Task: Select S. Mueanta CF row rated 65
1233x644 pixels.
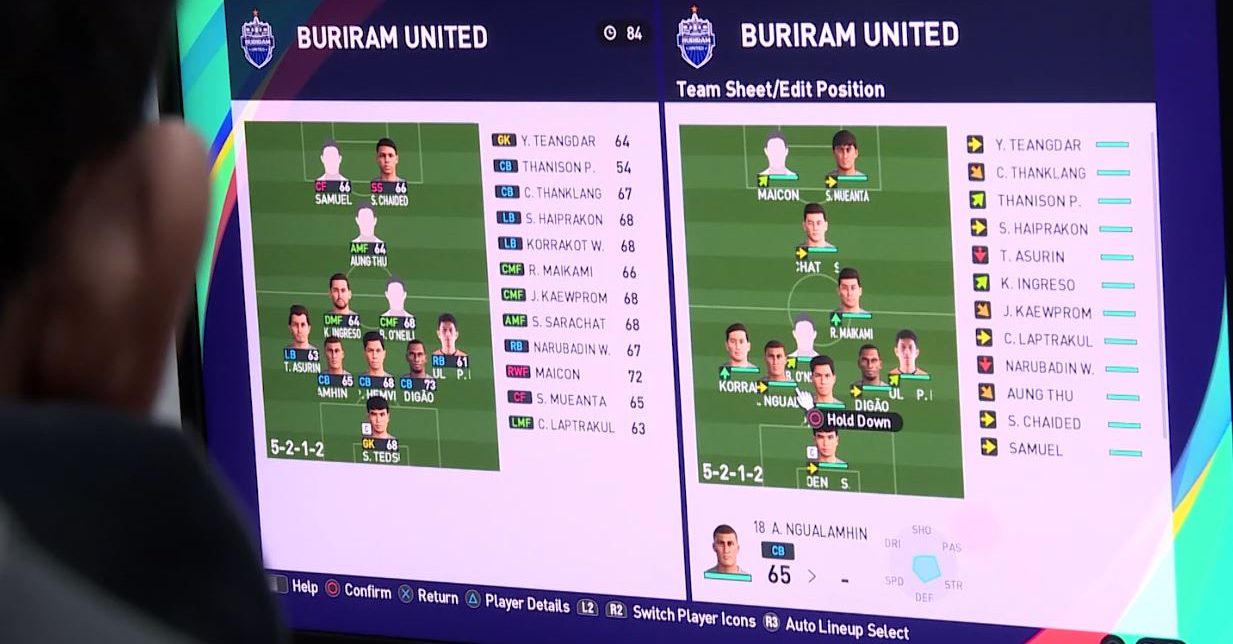Action: [572, 401]
